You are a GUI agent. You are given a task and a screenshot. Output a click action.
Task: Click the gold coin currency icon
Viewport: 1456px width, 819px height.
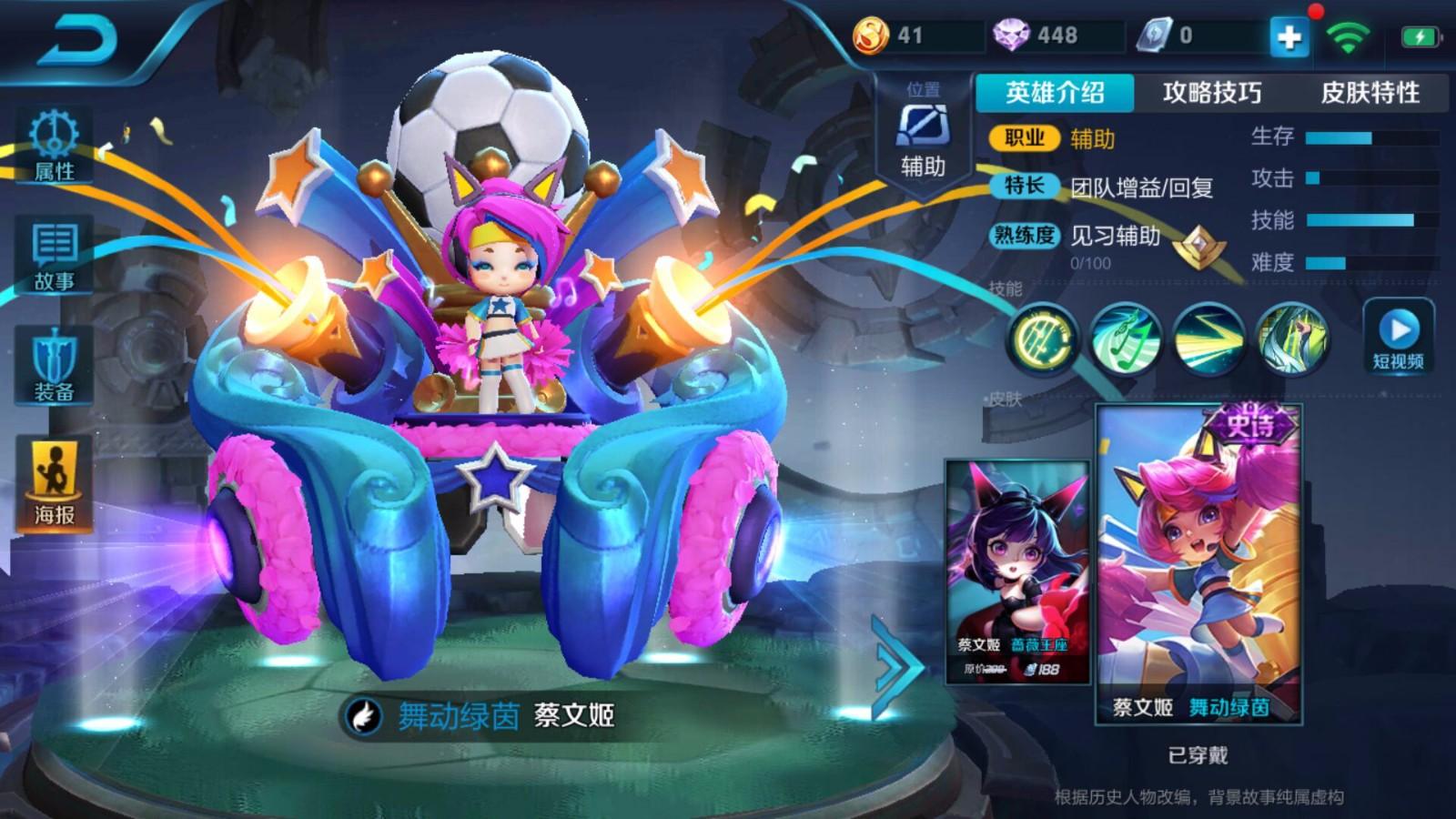pyautogui.click(x=873, y=36)
